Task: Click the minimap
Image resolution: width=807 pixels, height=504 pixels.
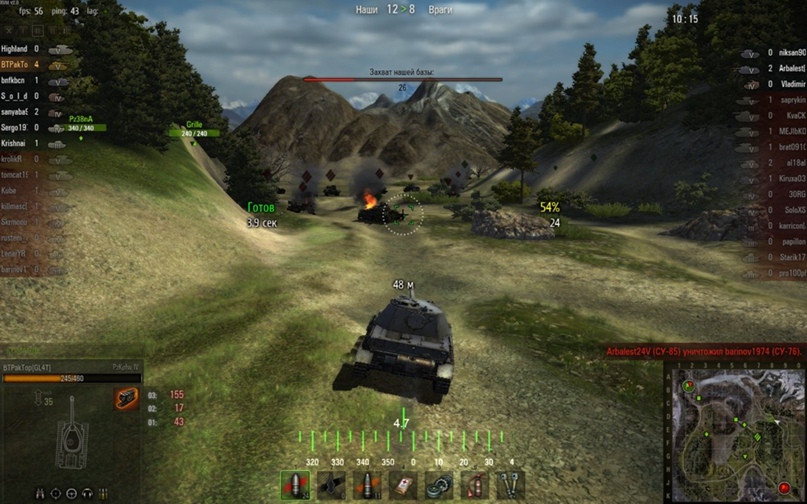Action: click(x=735, y=431)
